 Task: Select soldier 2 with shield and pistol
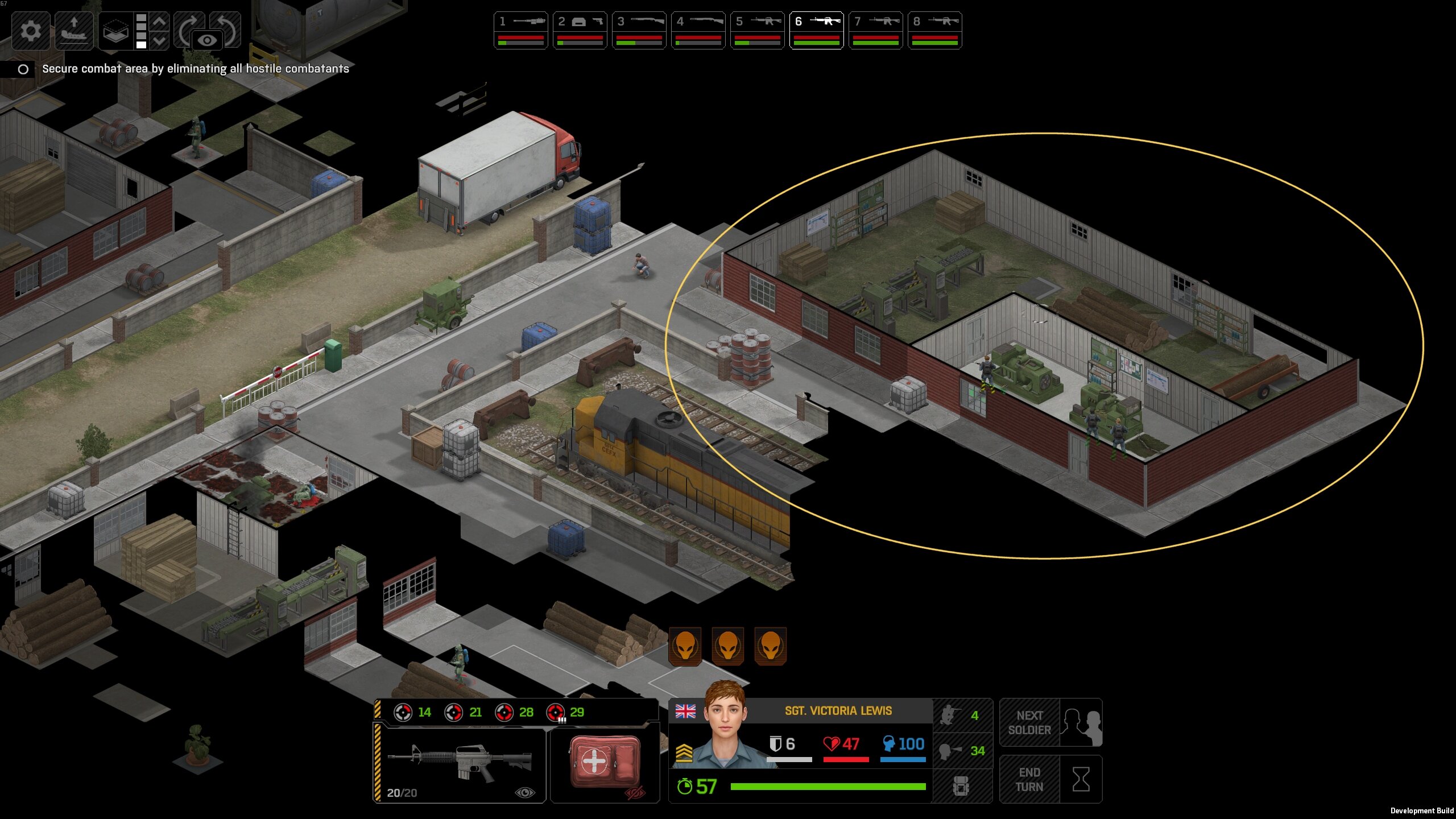(x=580, y=30)
